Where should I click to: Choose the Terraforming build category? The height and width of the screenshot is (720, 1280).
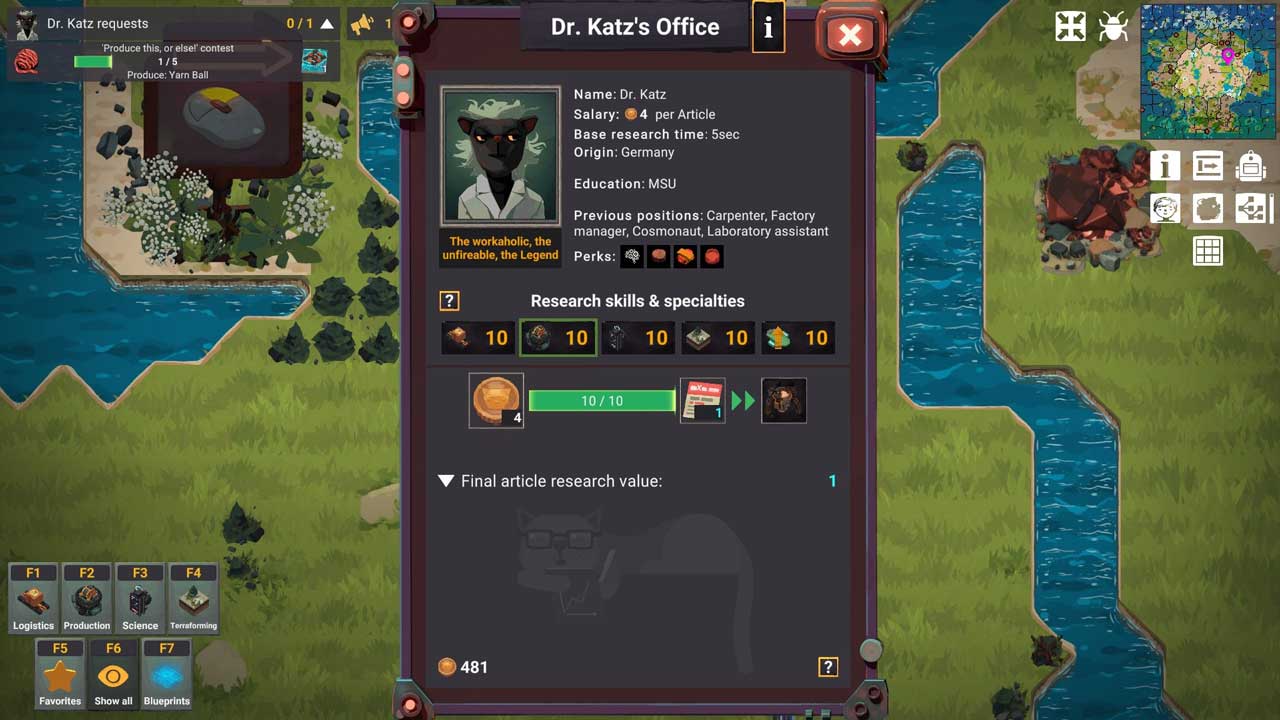pos(193,598)
